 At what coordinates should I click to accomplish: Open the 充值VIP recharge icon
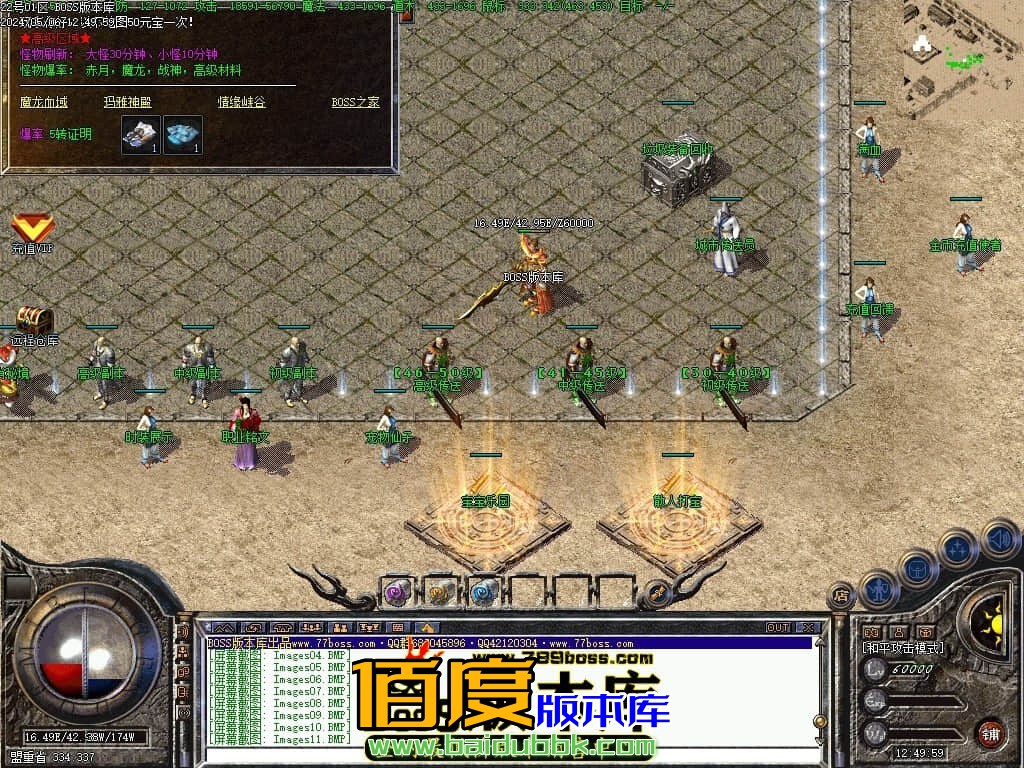pyautogui.click(x=32, y=229)
